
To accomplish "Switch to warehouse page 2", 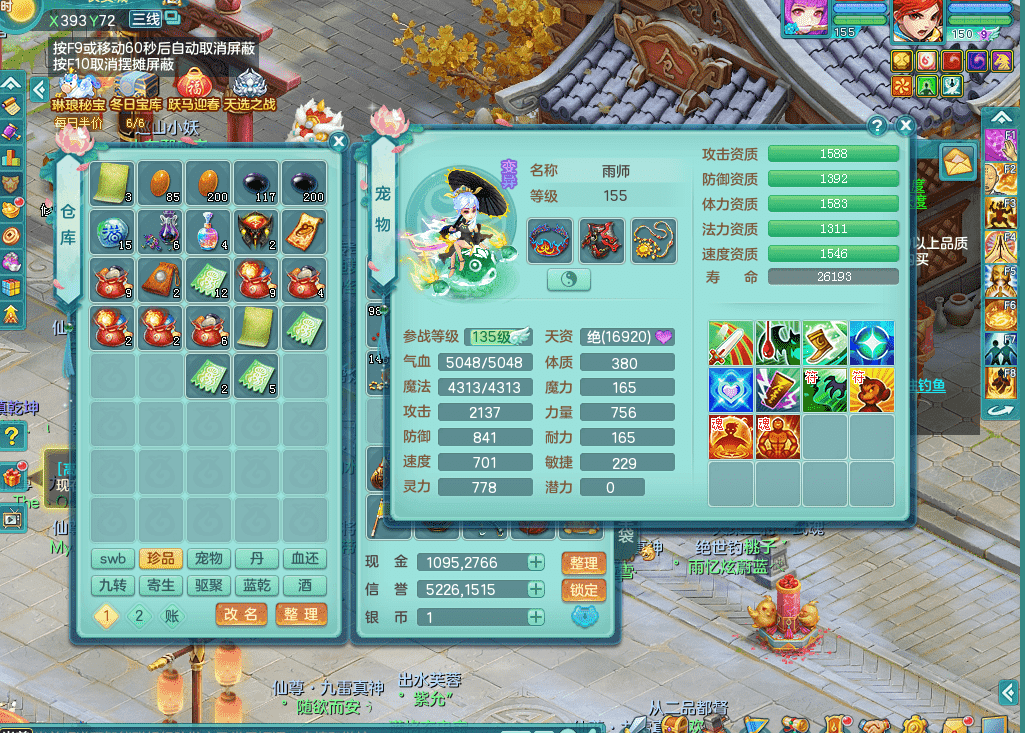I will (139, 616).
